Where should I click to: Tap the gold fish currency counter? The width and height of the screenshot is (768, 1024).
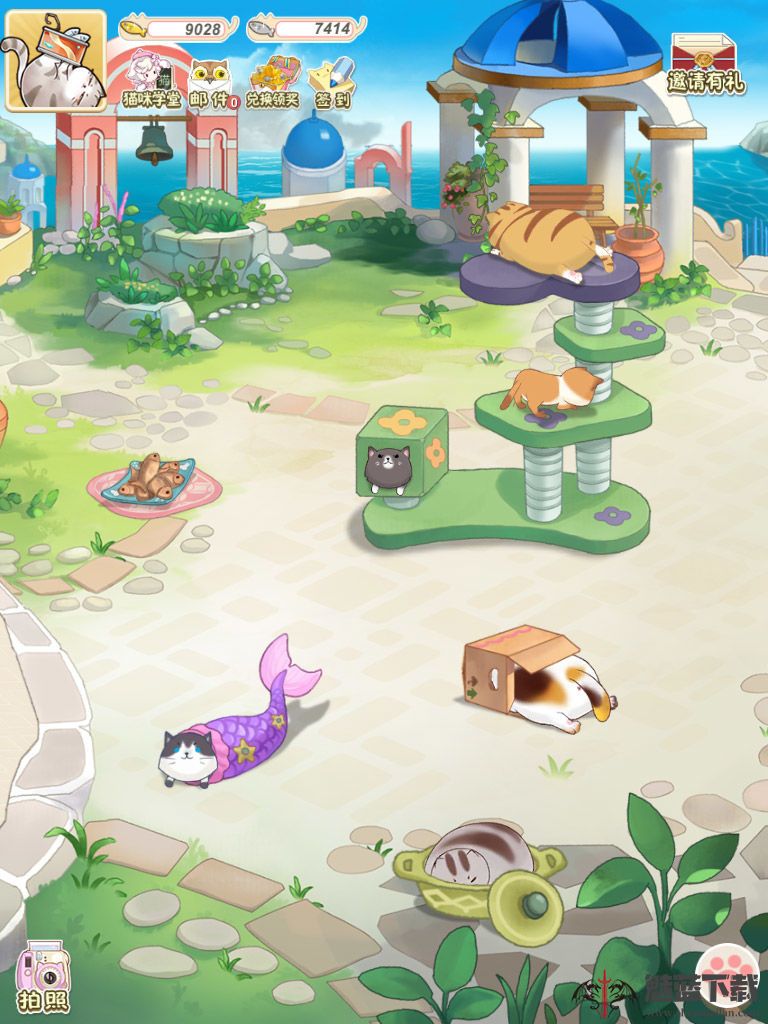click(x=180, y=28)
